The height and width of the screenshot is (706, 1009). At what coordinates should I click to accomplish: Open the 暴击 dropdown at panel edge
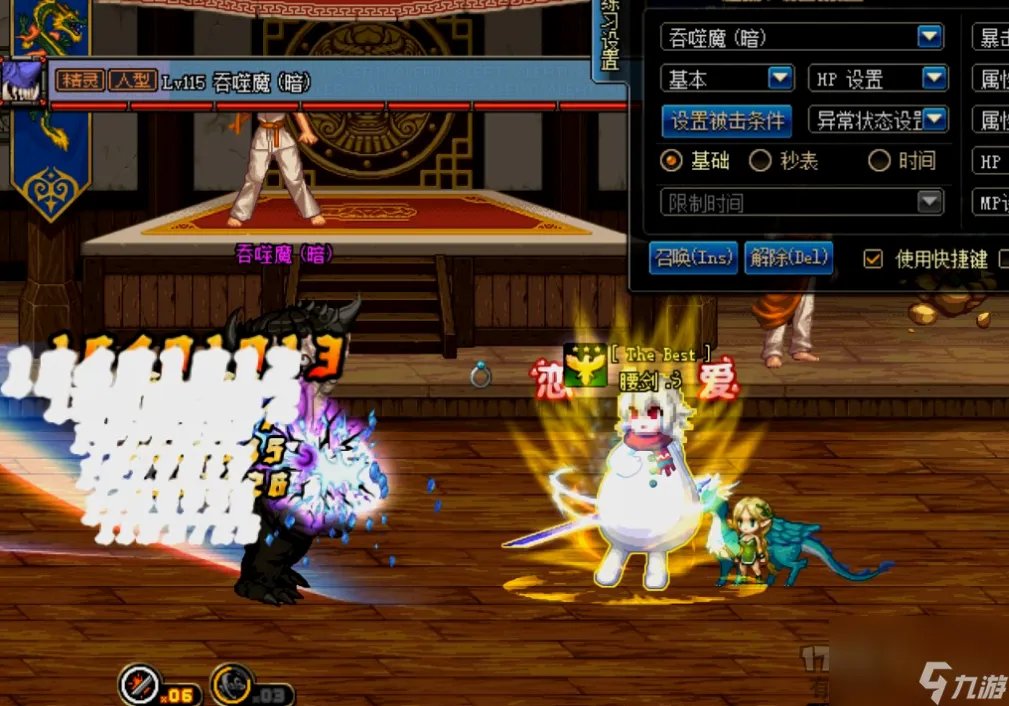[990, 37]
